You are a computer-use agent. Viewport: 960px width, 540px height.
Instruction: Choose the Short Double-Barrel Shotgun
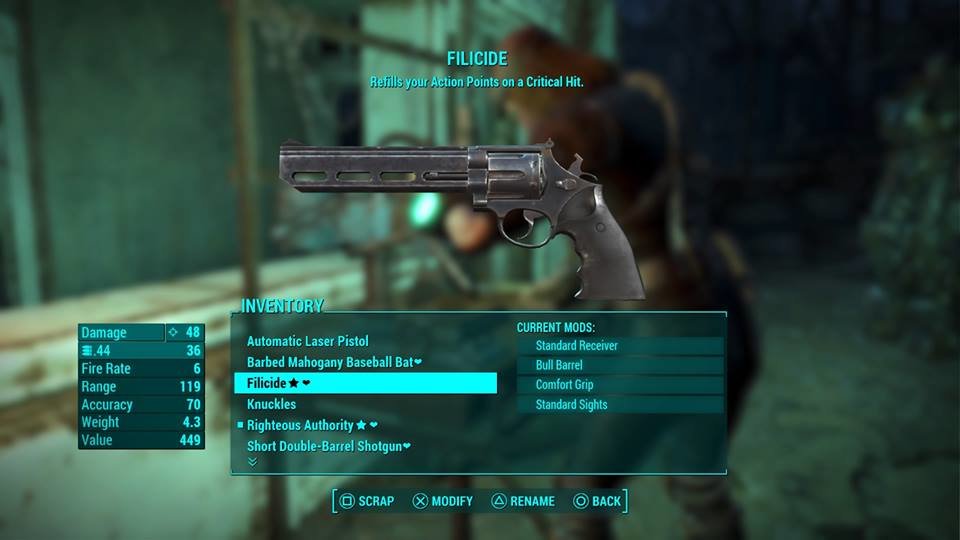pos(329,446)
